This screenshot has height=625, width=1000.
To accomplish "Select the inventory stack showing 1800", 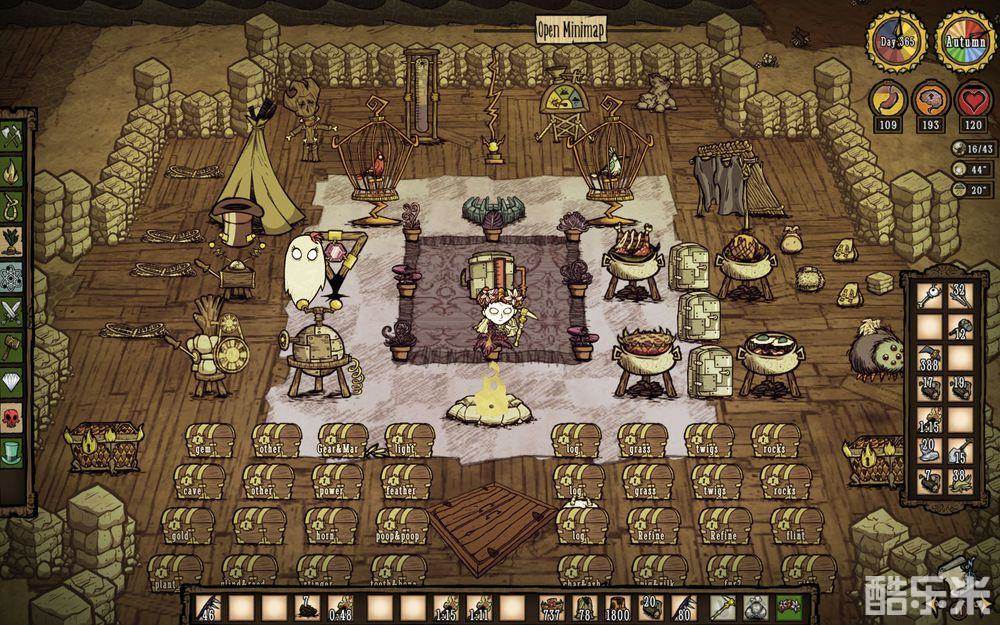I will [x=617, y=606].
